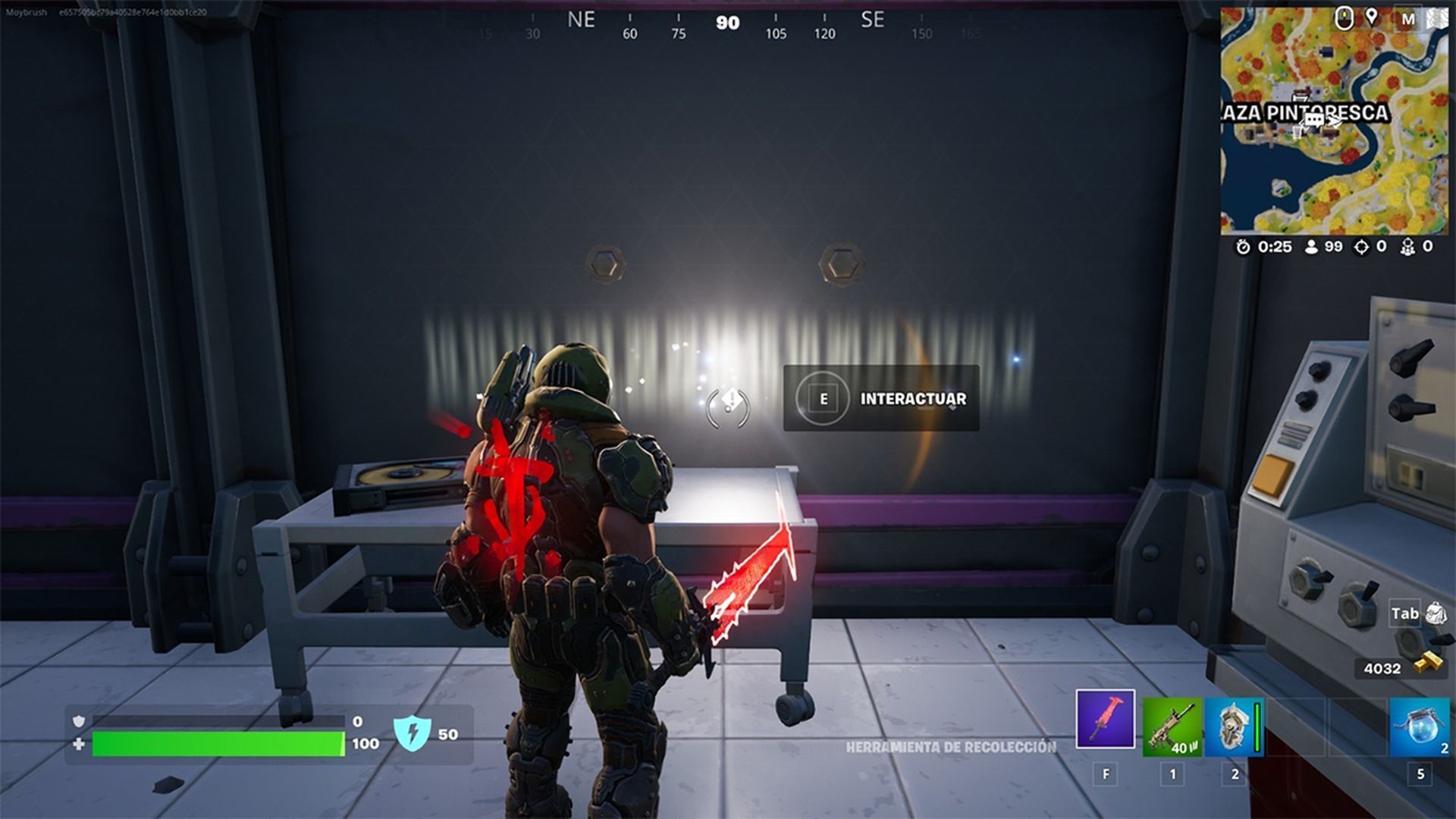Click the storm timer stopwatch icon showing 0:25
This screenshot has height=819, width=1456.
point(1243,246)
